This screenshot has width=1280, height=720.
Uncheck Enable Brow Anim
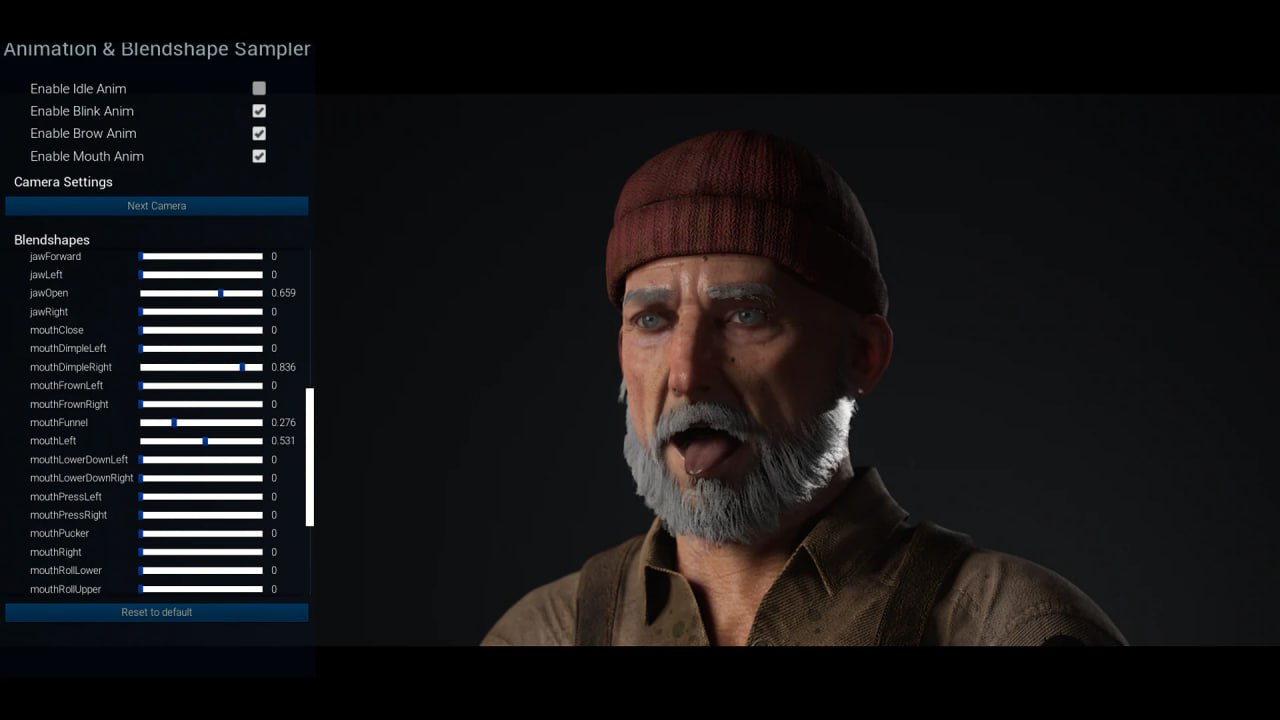pyautogui.click(x=259, y=133)
